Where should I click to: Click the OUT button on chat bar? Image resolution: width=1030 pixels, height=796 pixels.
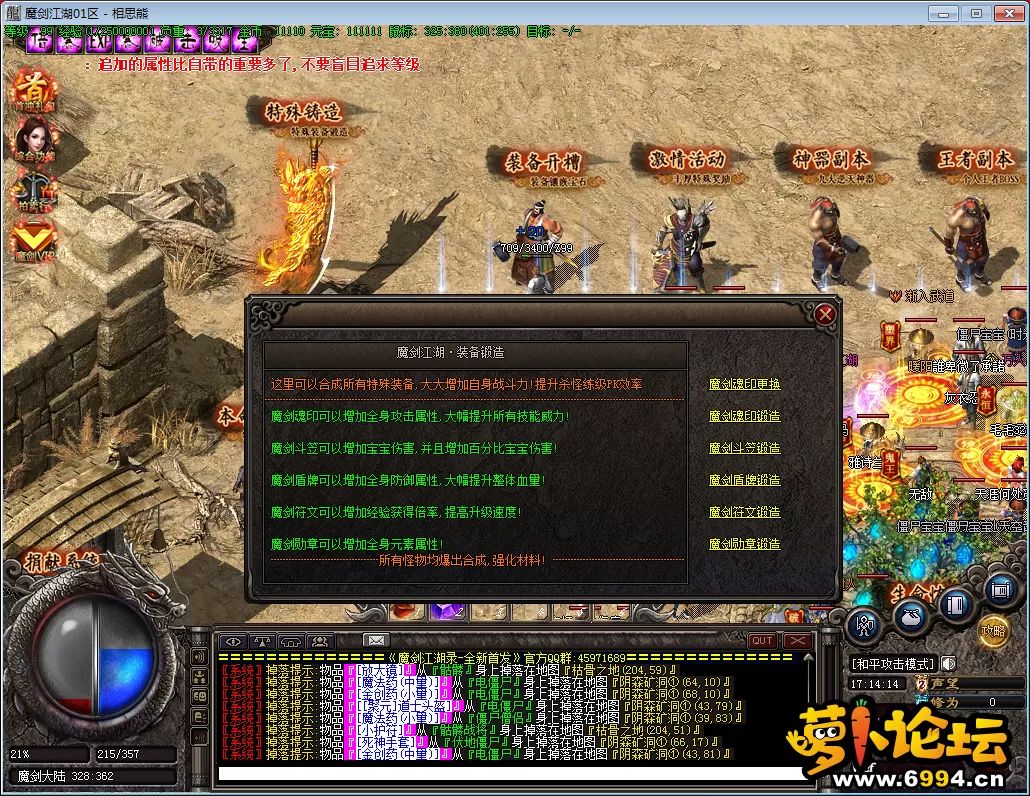(762, 640)
